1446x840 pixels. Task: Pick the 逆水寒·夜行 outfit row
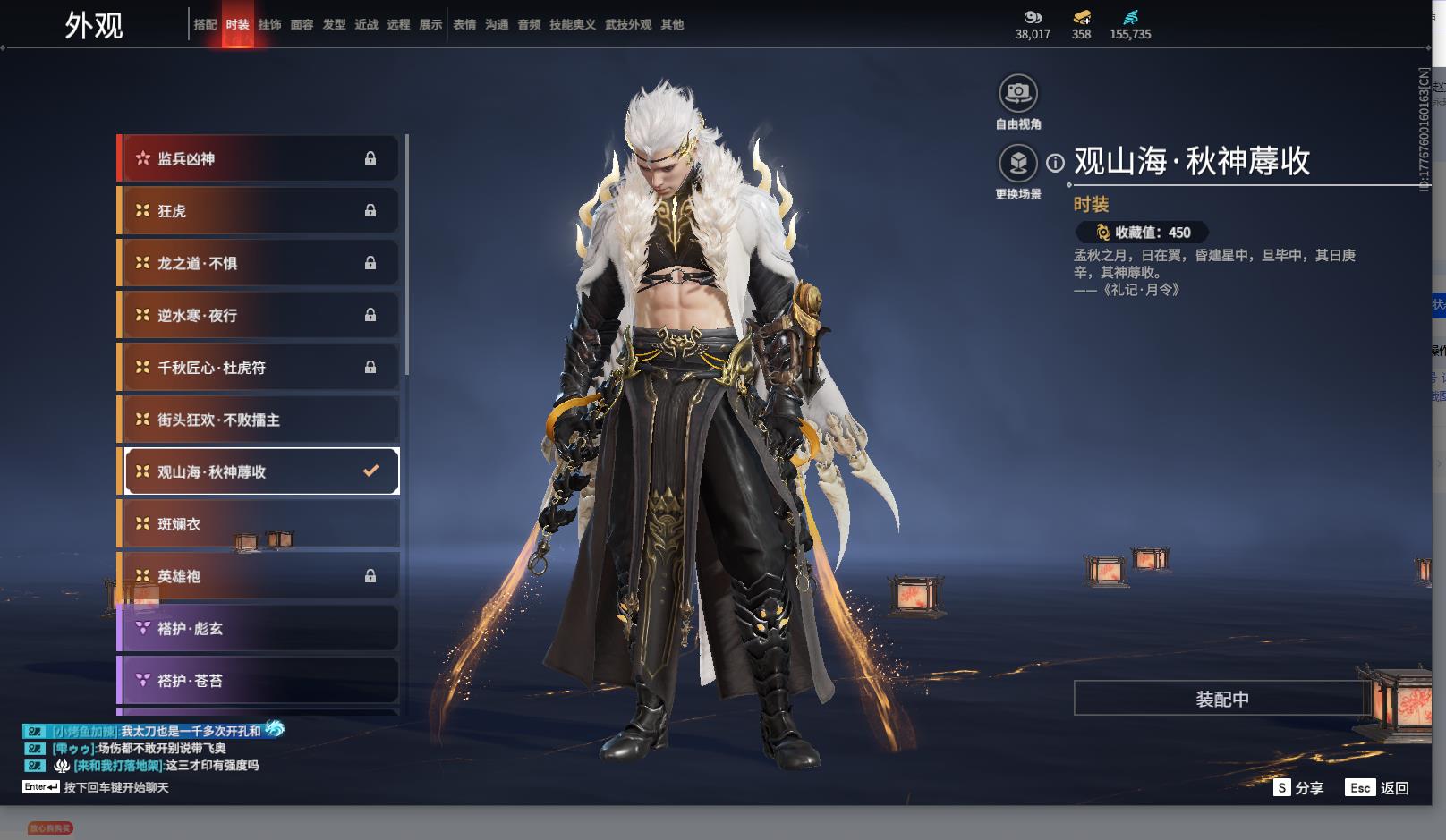point(259,315)
